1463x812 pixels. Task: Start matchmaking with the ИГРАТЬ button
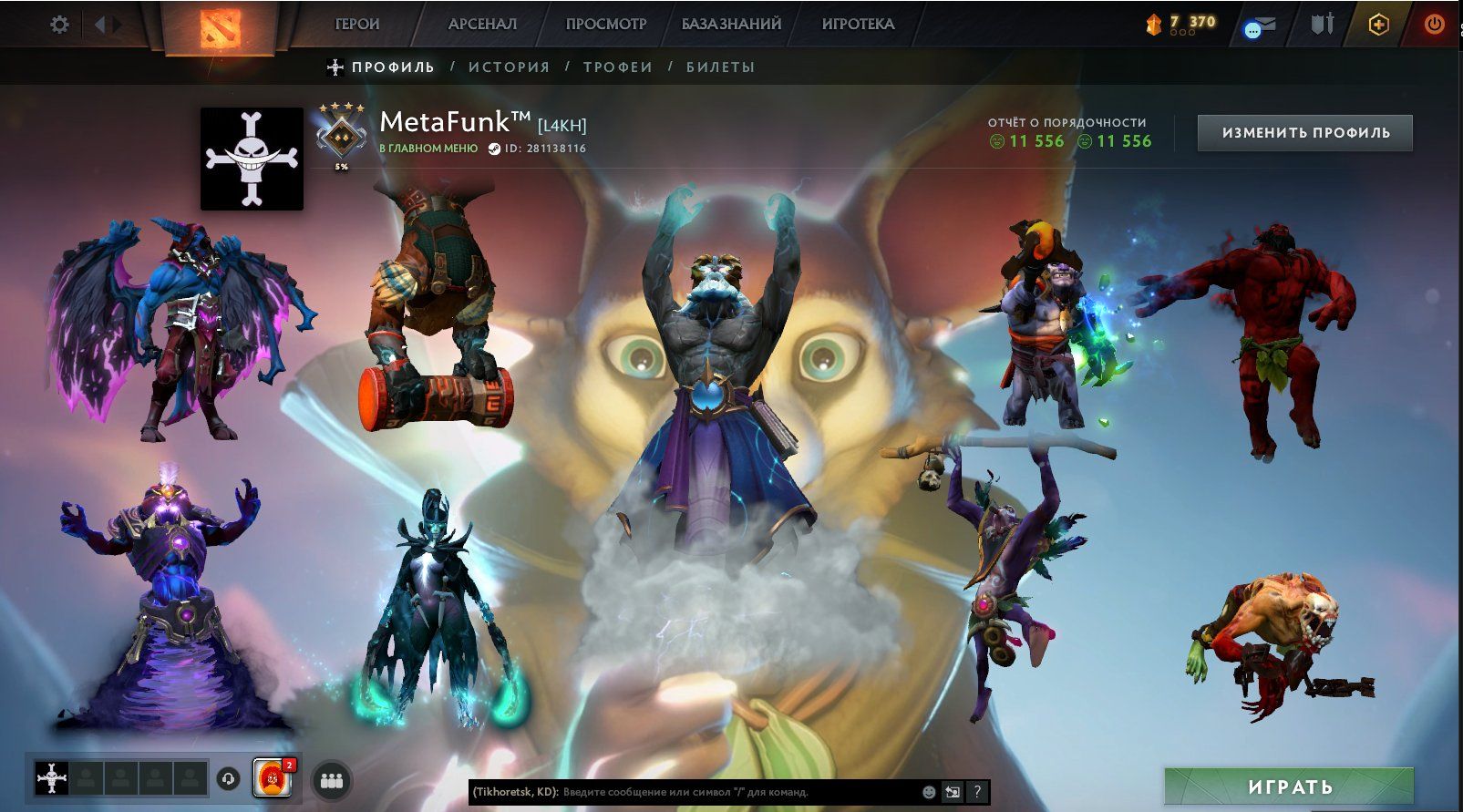click(x=1289, y=786)
